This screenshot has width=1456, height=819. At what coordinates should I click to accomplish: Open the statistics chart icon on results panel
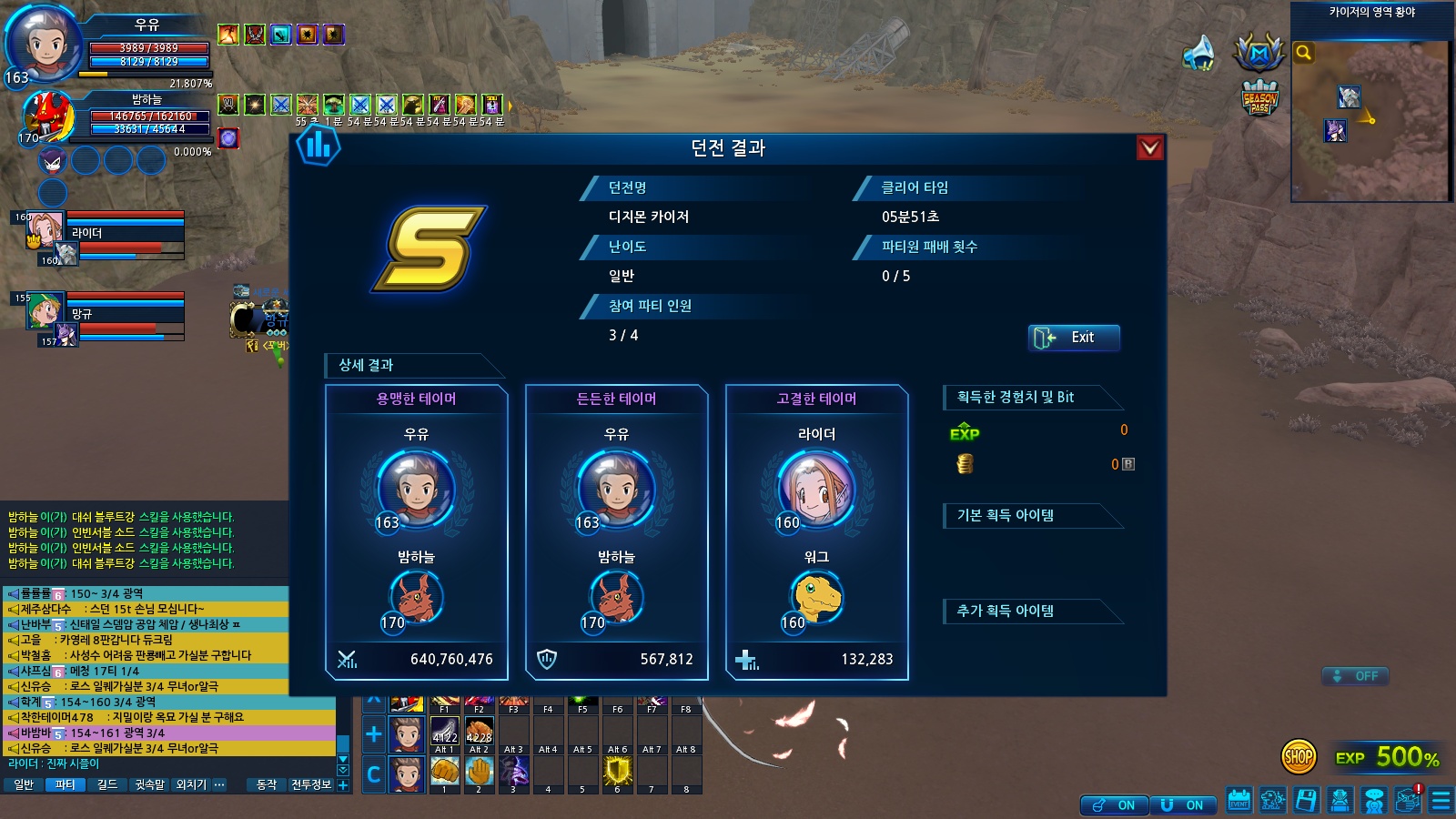[x=318, y=146]
